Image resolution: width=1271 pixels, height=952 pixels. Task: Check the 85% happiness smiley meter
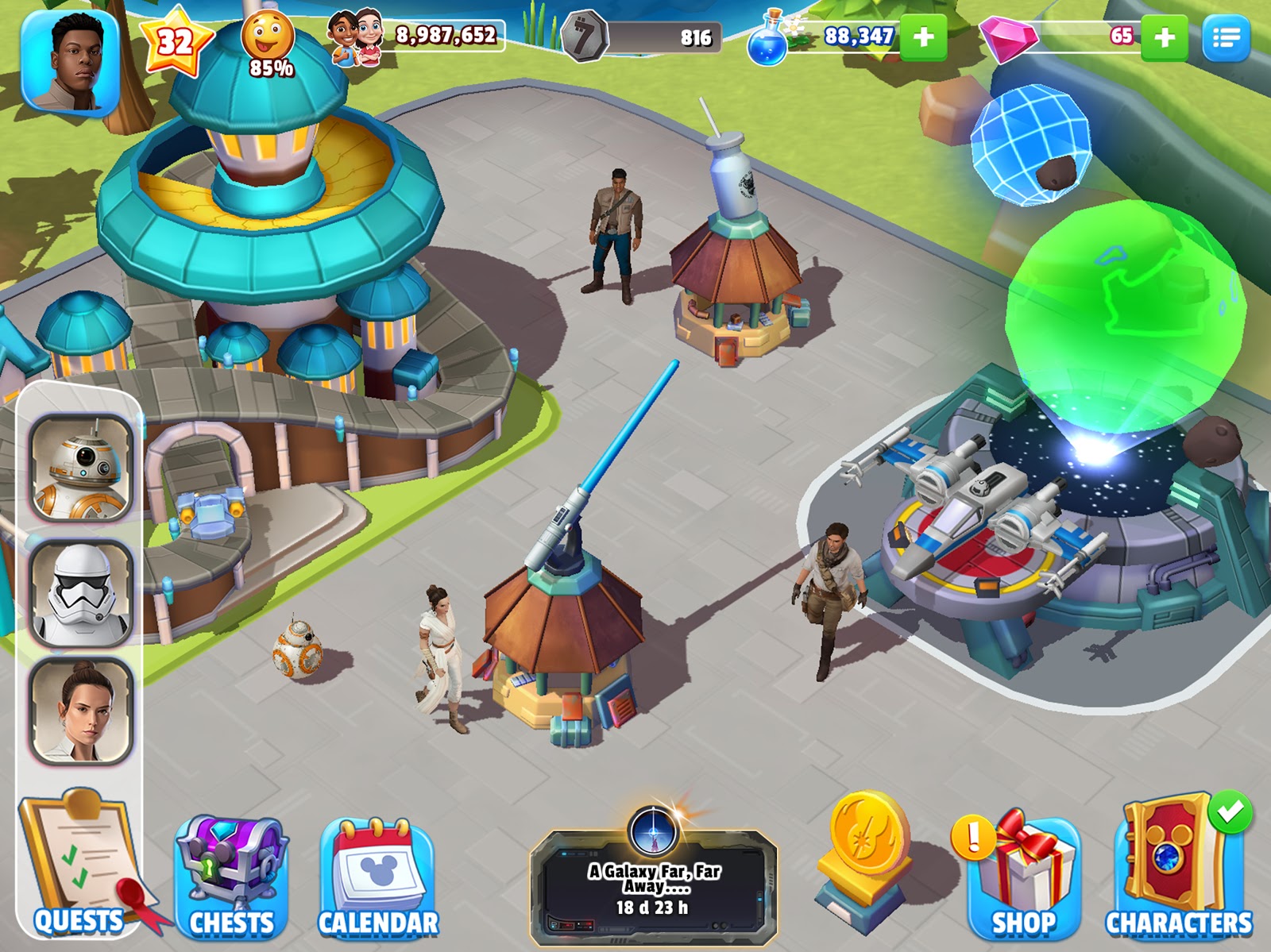[268, 44]
